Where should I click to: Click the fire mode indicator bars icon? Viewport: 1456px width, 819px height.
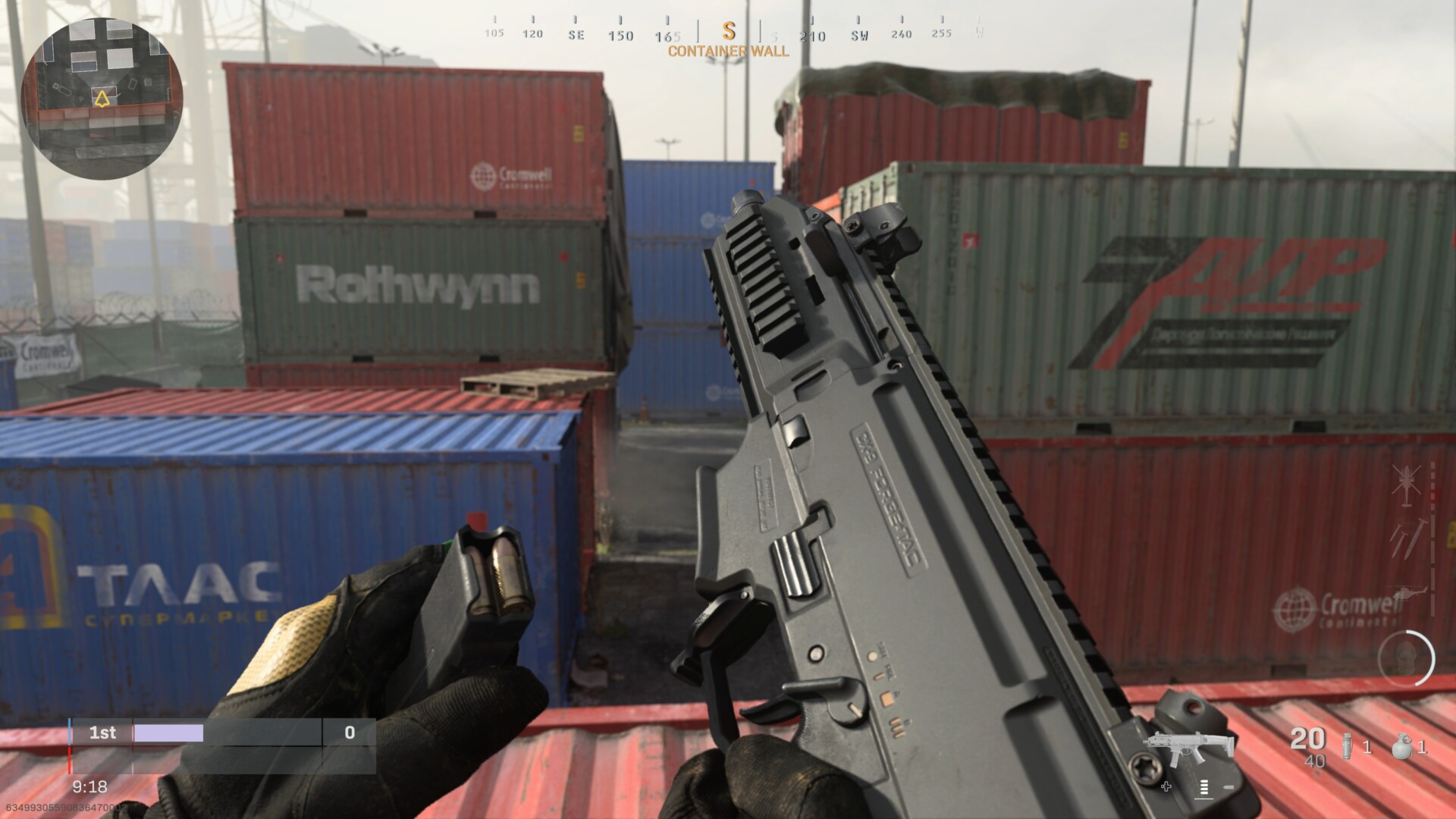(1204, 789)
